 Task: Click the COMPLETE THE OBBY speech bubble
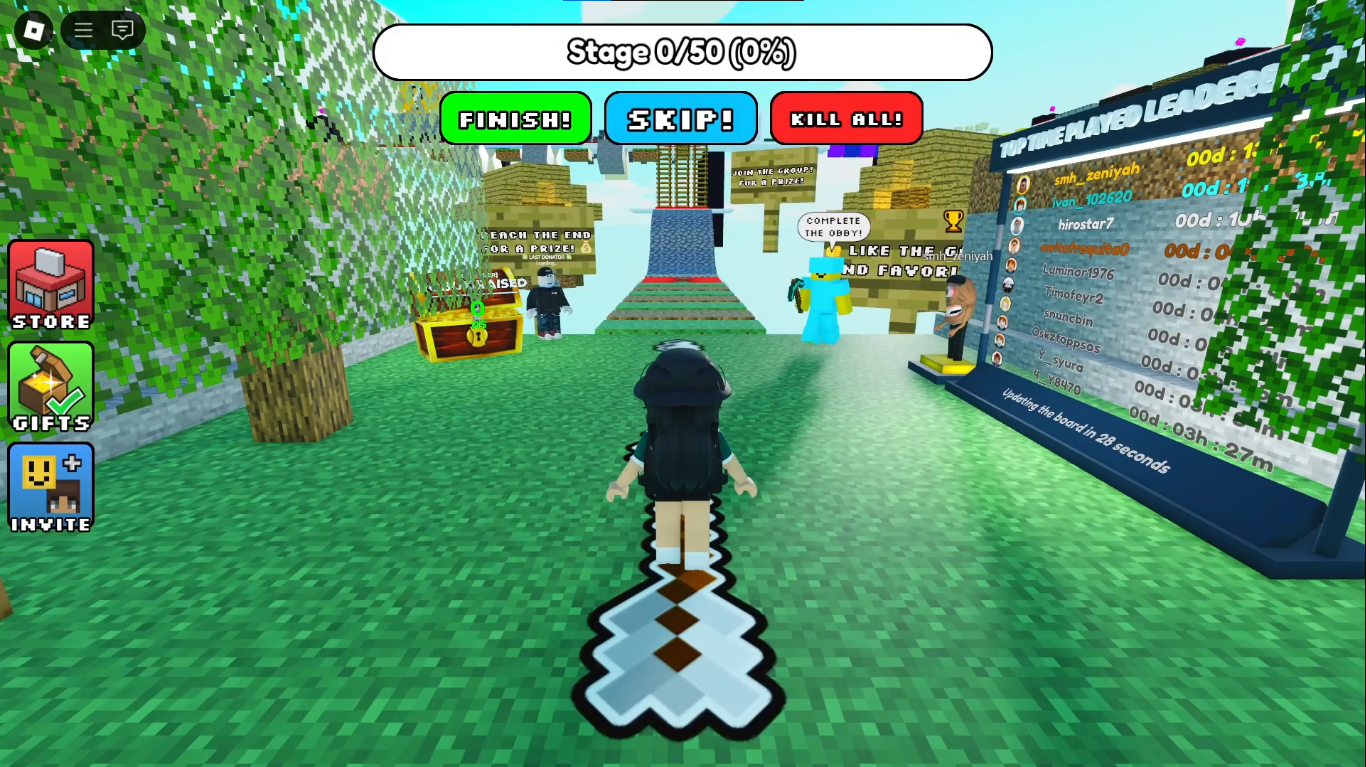[x=833, y=224]
